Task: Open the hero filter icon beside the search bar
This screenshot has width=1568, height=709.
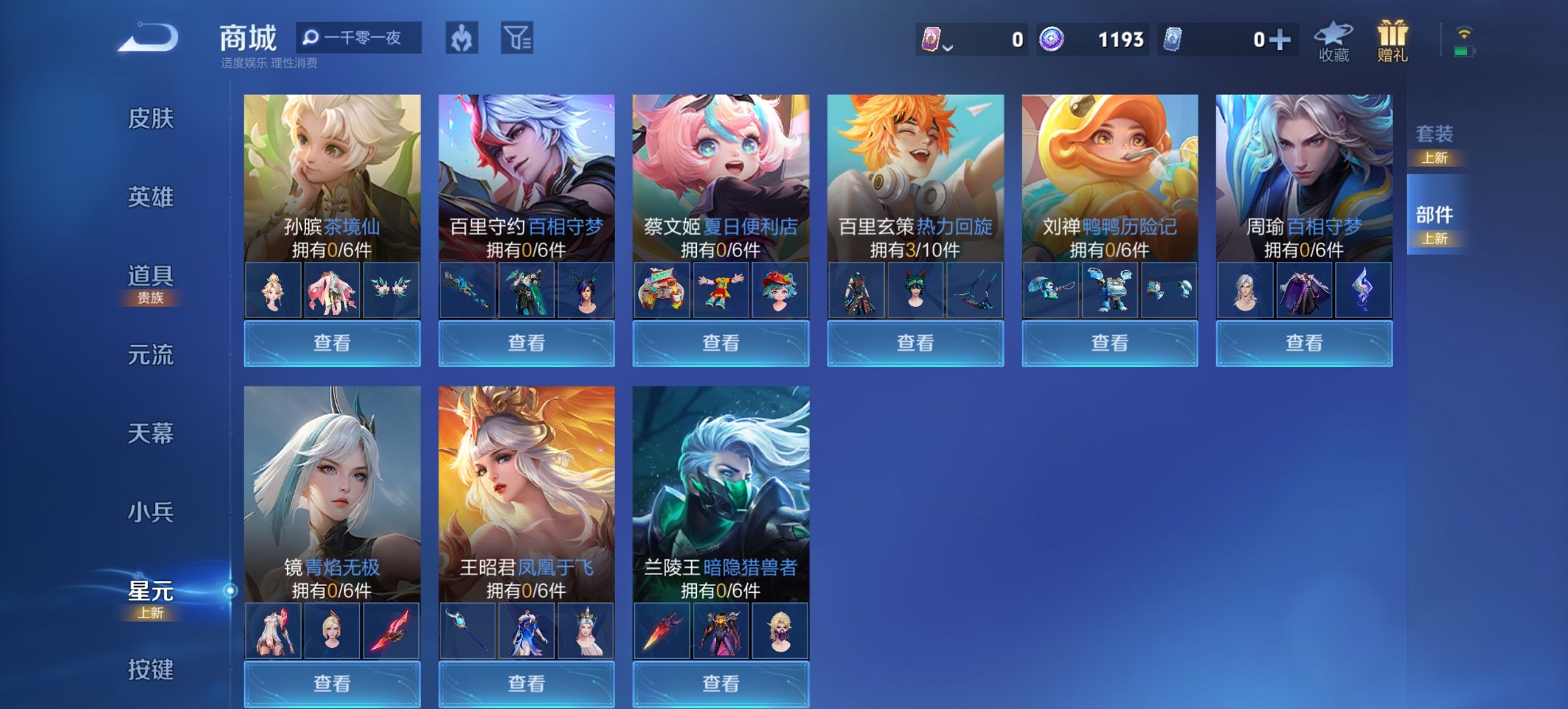Action: 461,38
